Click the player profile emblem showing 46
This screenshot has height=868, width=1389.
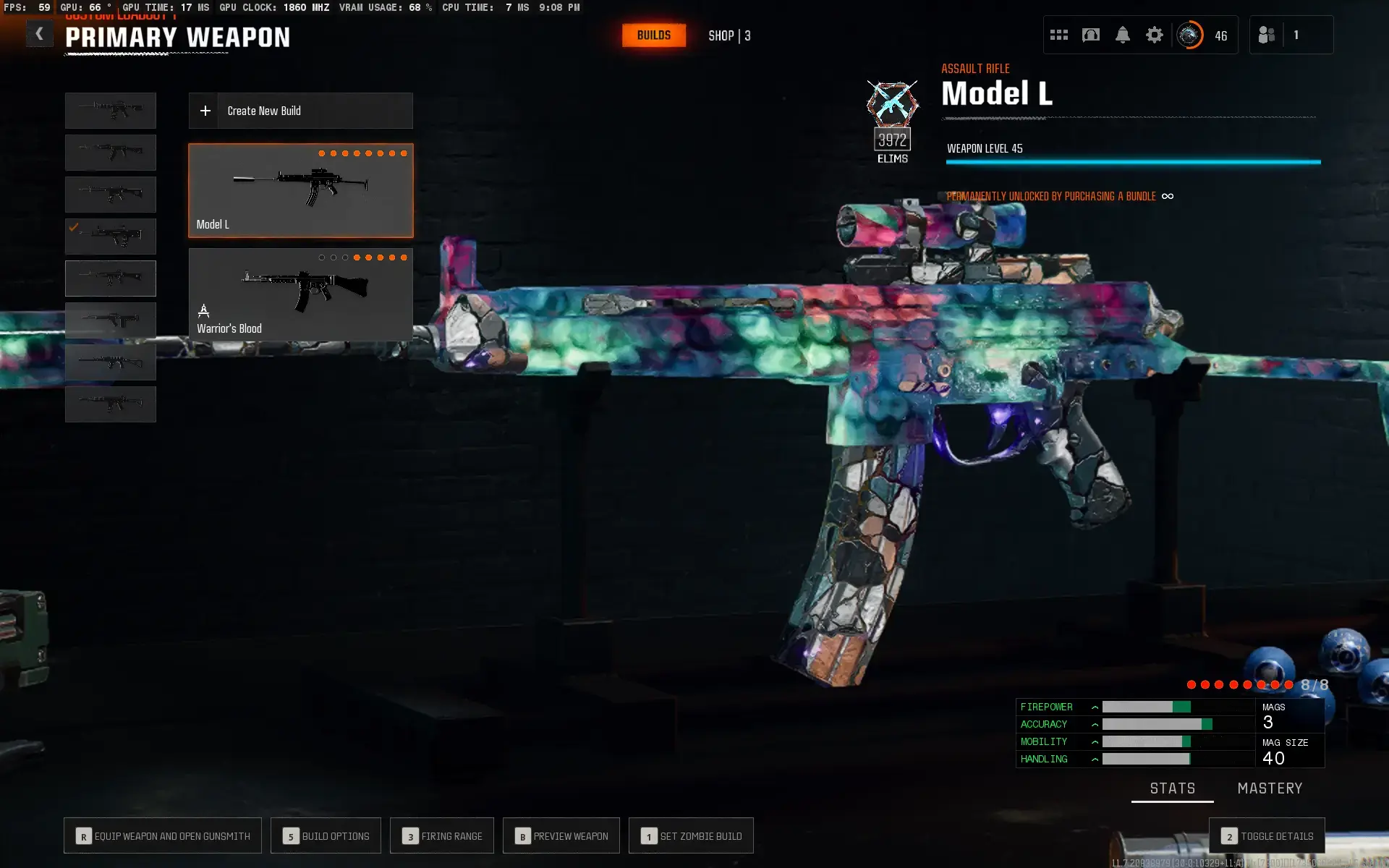1189,34
